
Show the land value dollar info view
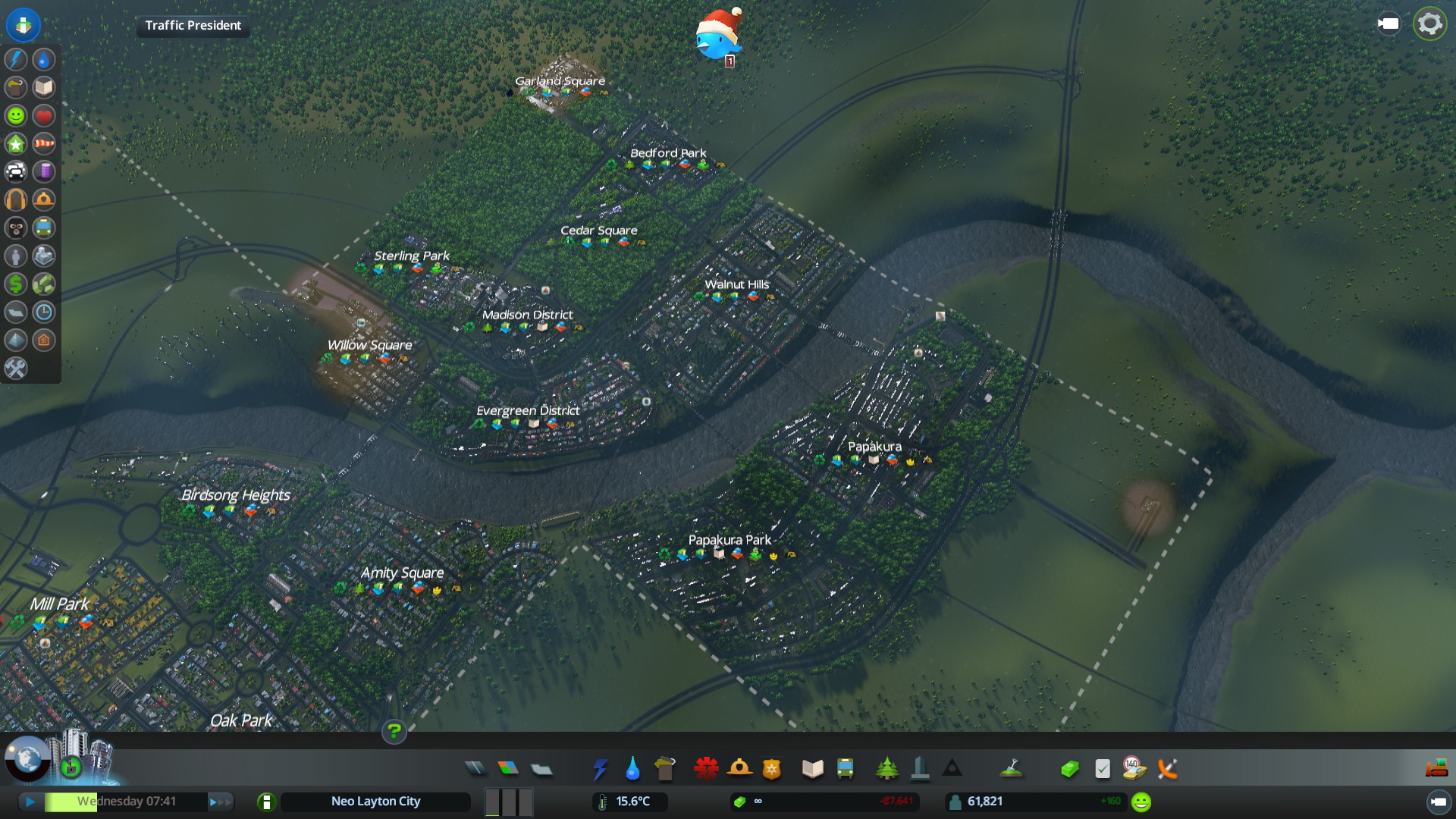(16, 284)
